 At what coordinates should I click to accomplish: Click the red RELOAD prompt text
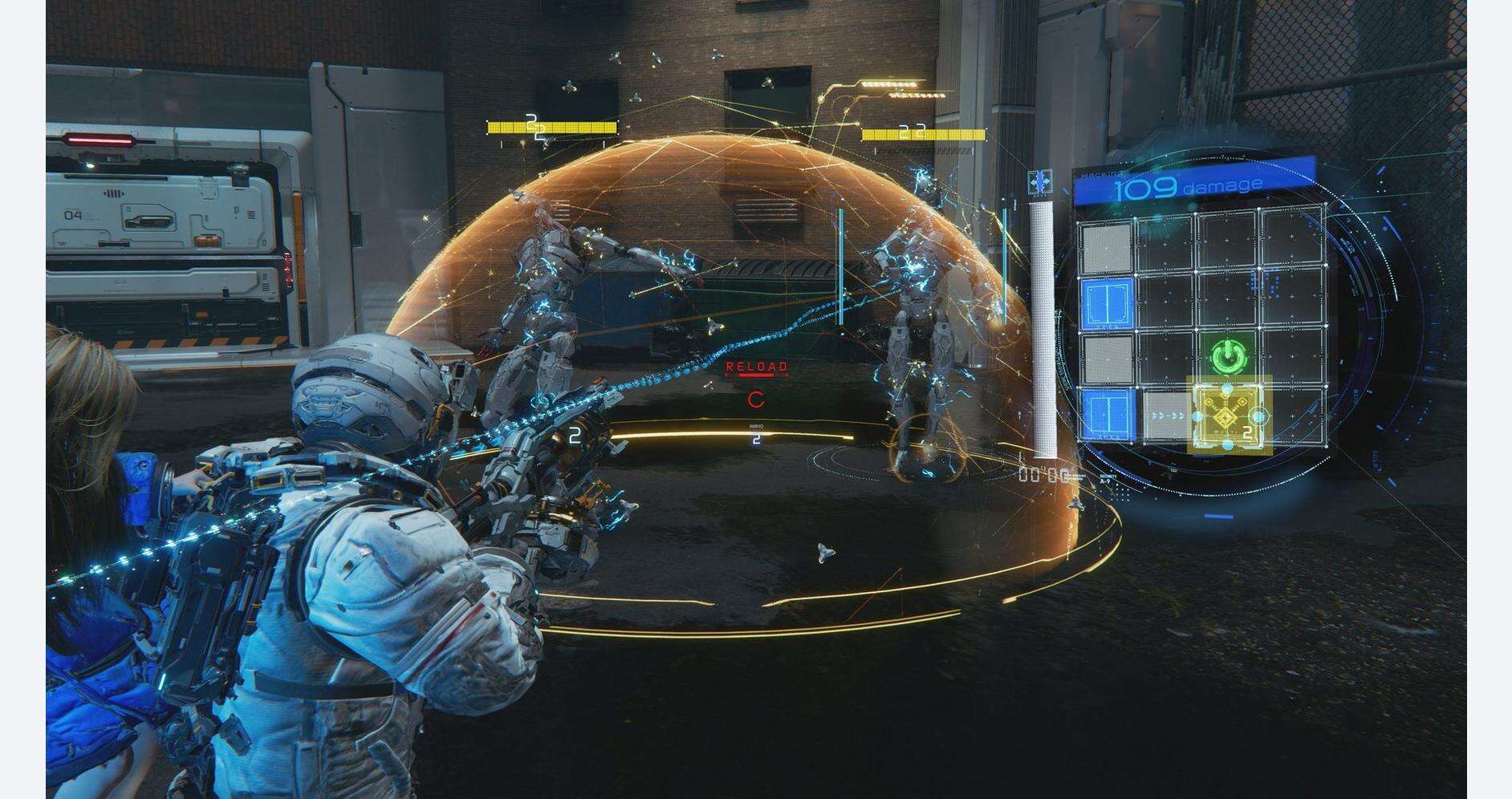(x=756, y=367)
